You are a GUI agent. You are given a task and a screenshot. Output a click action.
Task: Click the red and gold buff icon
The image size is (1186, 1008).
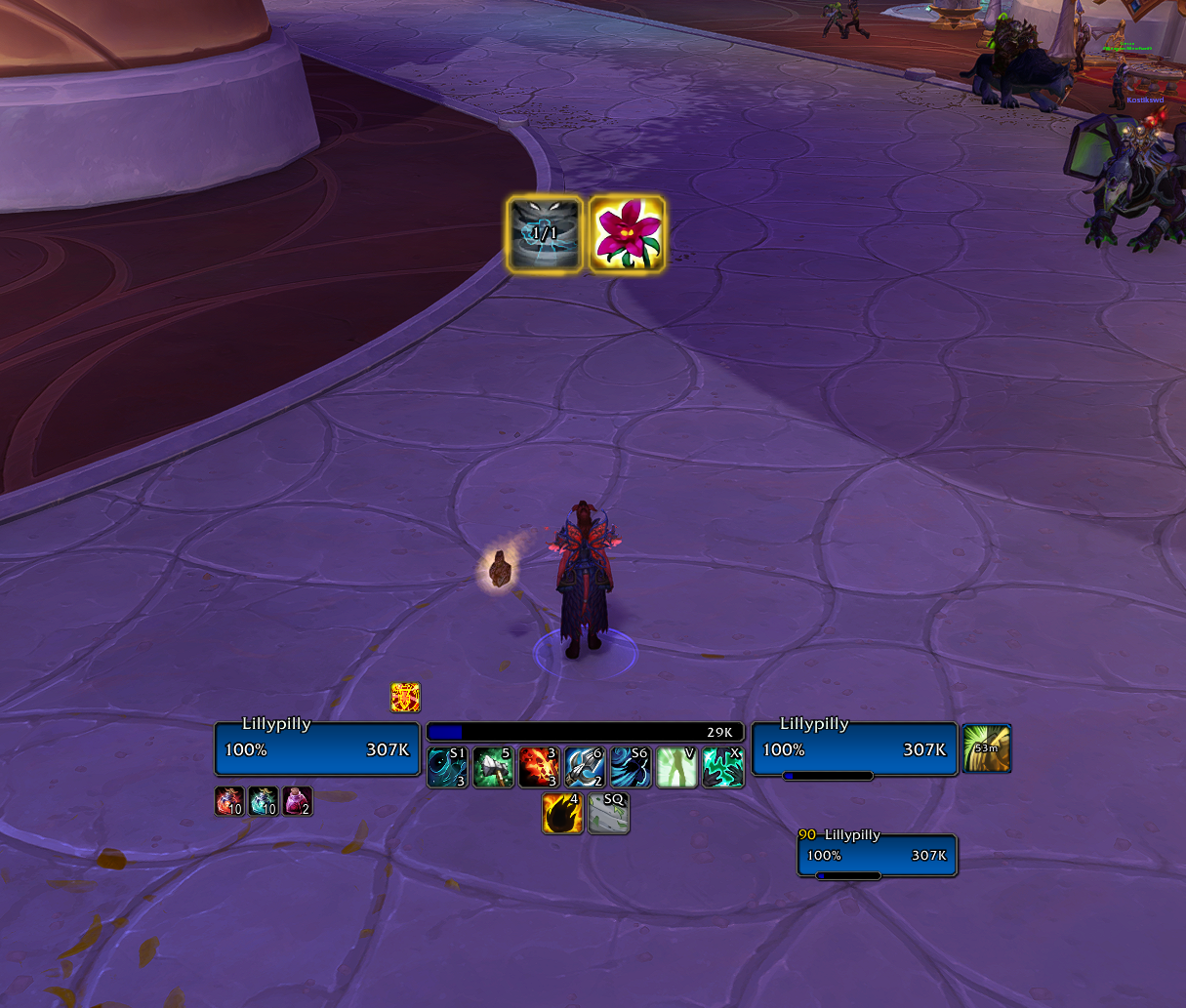tap(405, 697)
